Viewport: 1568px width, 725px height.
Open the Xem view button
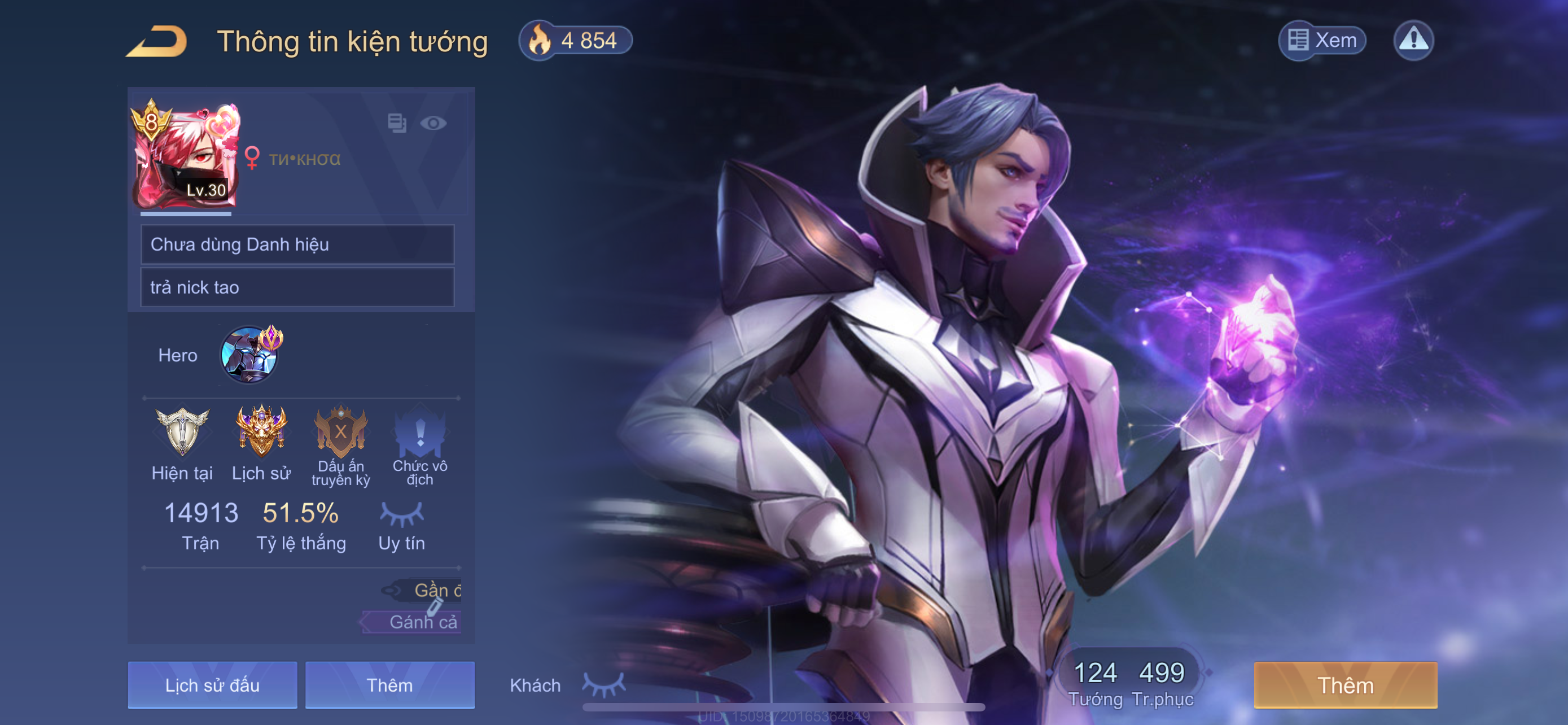[1322, 41]
